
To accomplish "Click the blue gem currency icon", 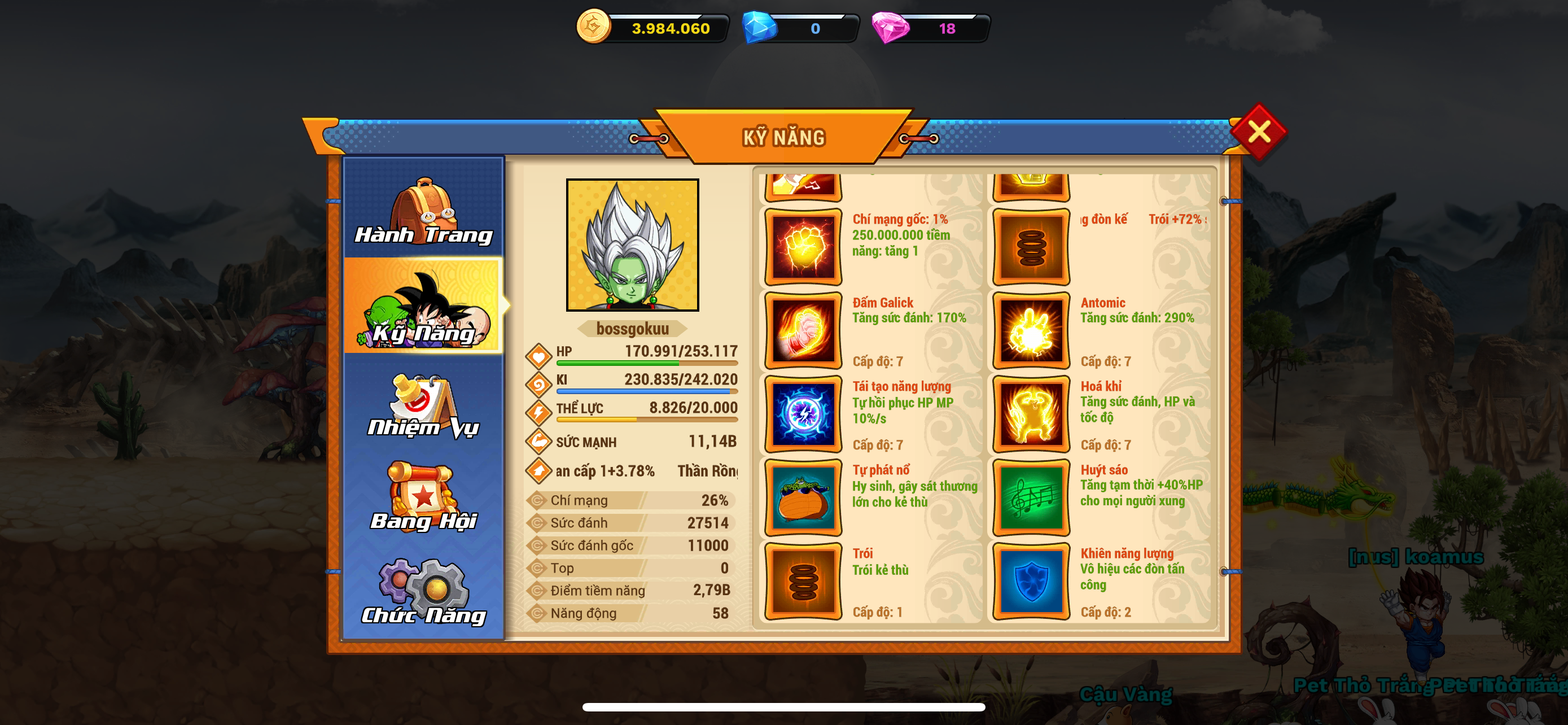I will (x=760, y=28).
